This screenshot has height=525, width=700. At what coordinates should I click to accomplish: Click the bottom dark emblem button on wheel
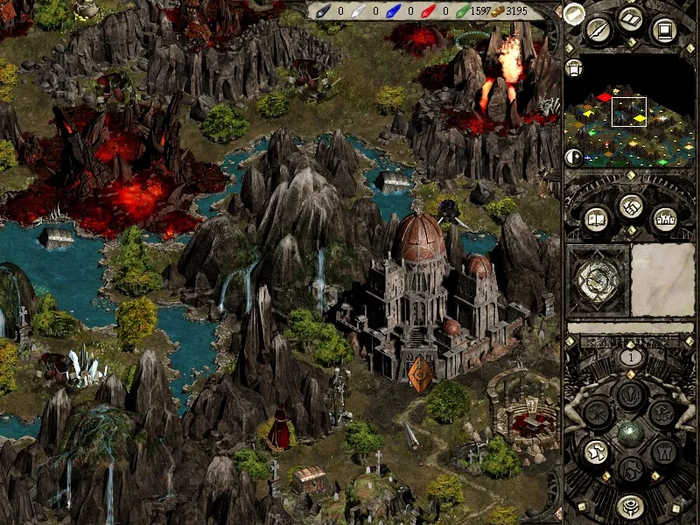coord(629,468)
